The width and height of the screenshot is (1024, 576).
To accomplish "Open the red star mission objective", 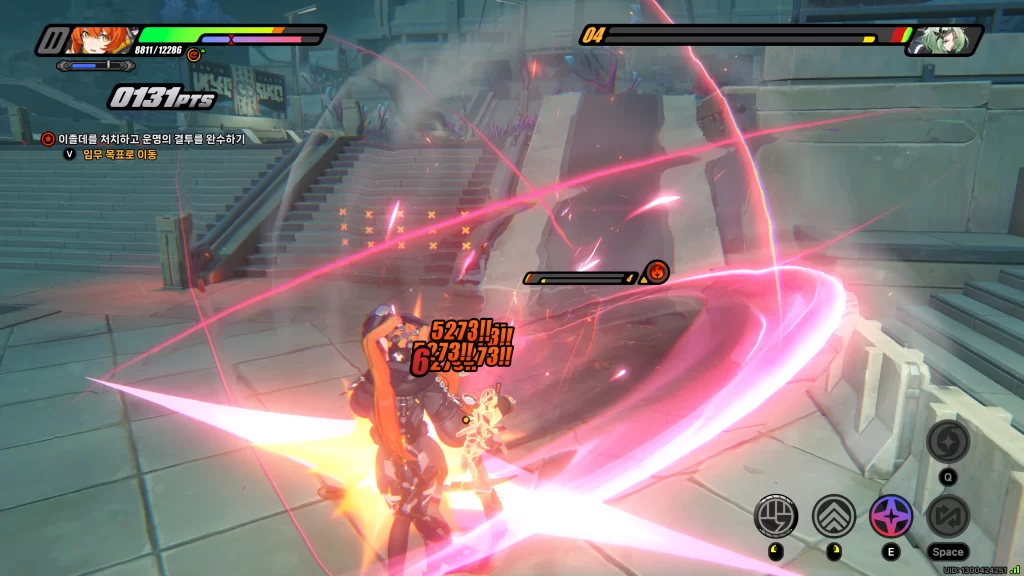I will [x=48, y=139].
